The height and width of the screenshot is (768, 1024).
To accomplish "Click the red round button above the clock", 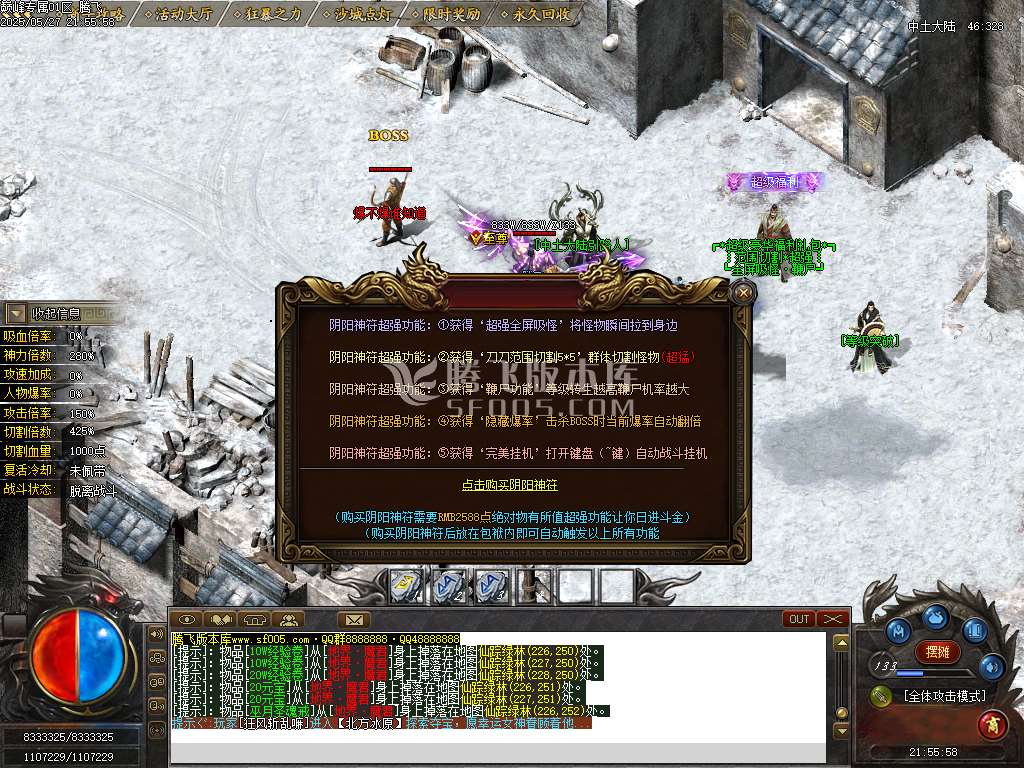I will tap(992, 723).
